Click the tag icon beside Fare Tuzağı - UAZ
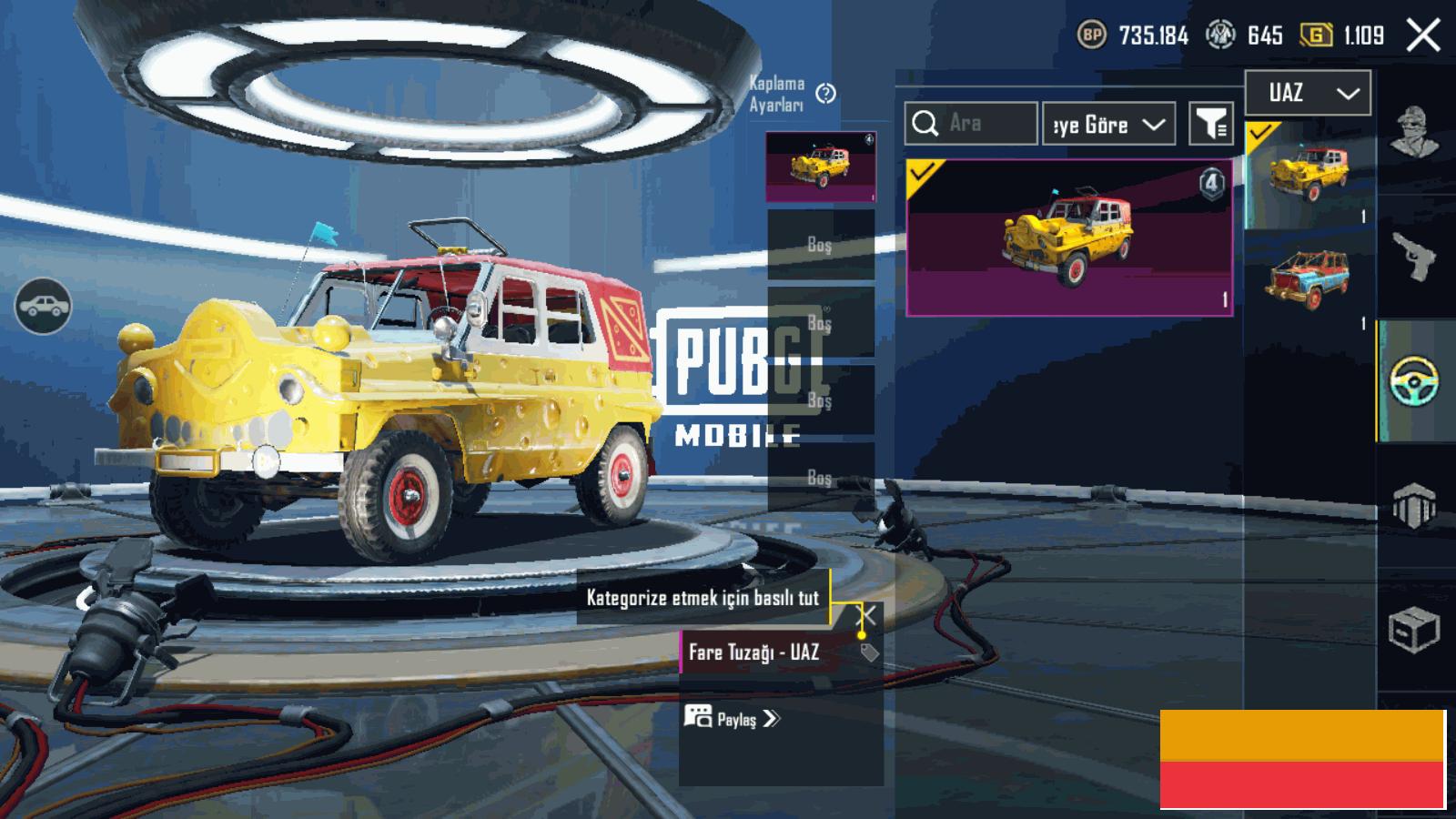 coord(869,652)
